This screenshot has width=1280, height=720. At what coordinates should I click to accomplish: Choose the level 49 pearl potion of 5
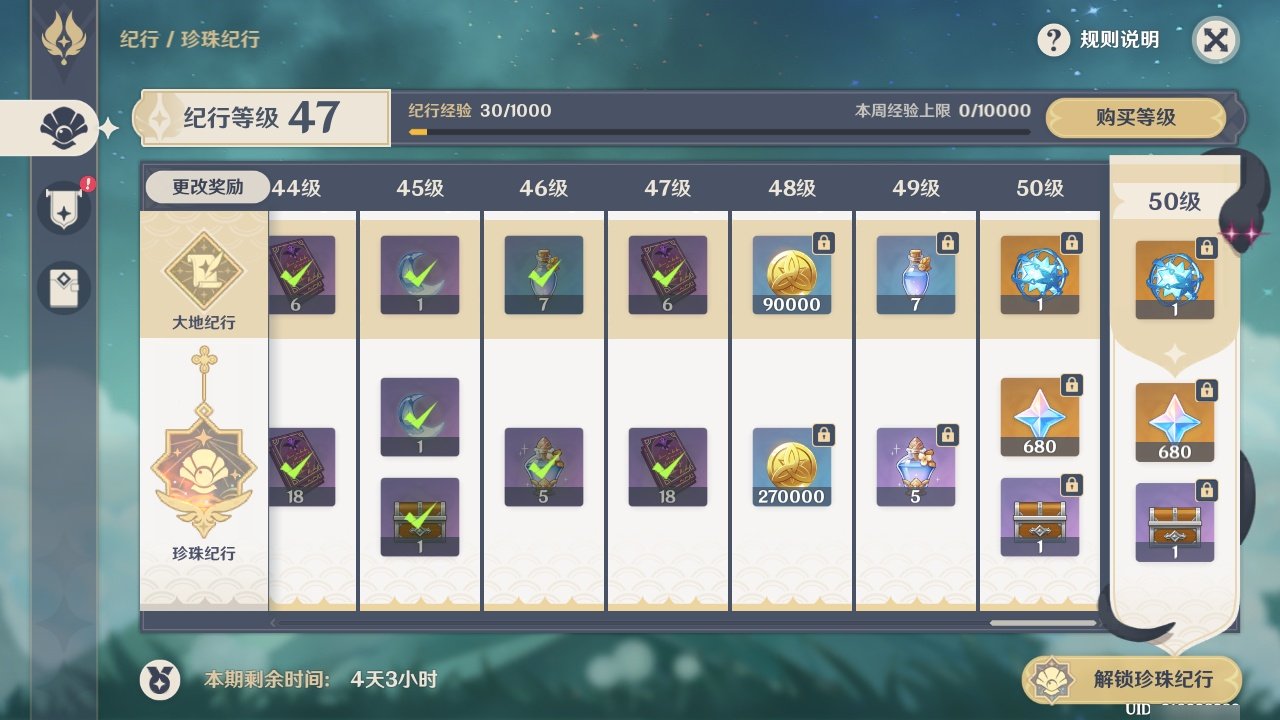click(915, 467)
